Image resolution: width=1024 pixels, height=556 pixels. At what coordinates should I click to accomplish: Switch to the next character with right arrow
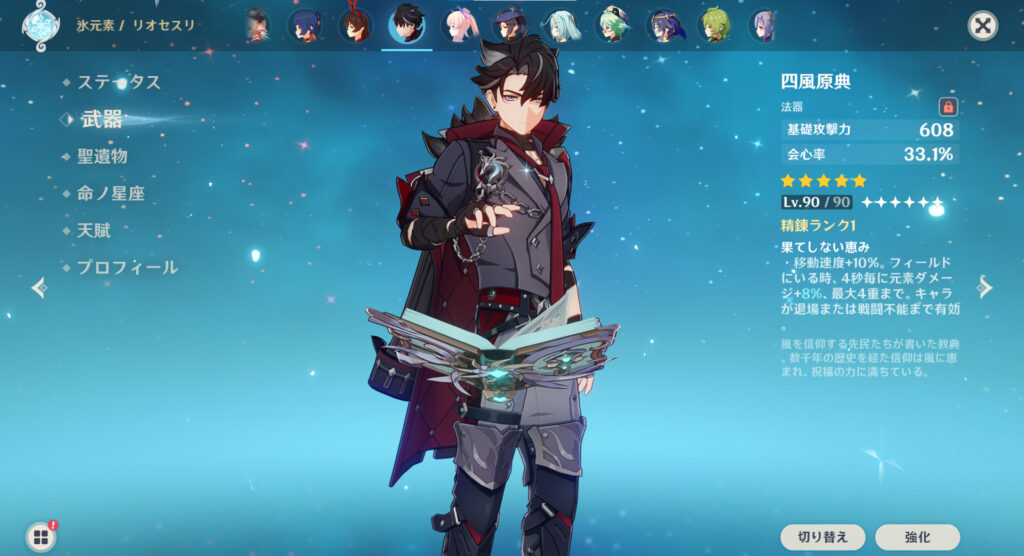point(985,288)
